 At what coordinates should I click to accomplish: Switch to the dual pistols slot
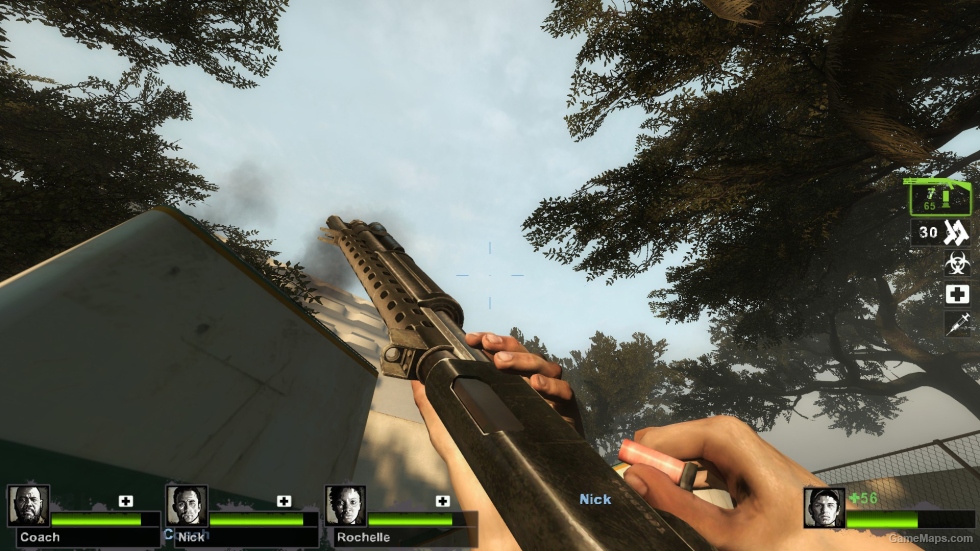942,233
